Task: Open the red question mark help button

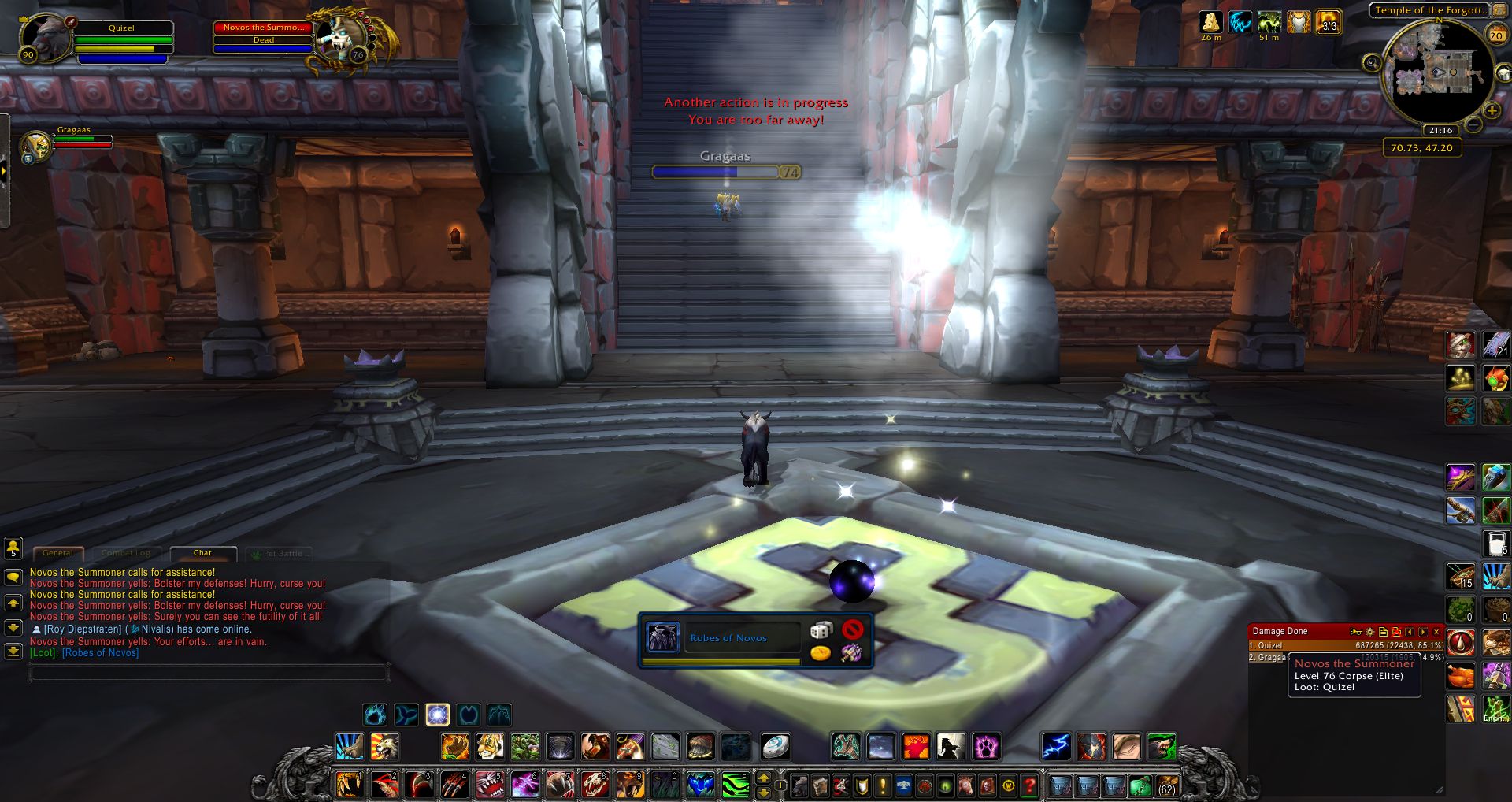Action: (1030, 785)
